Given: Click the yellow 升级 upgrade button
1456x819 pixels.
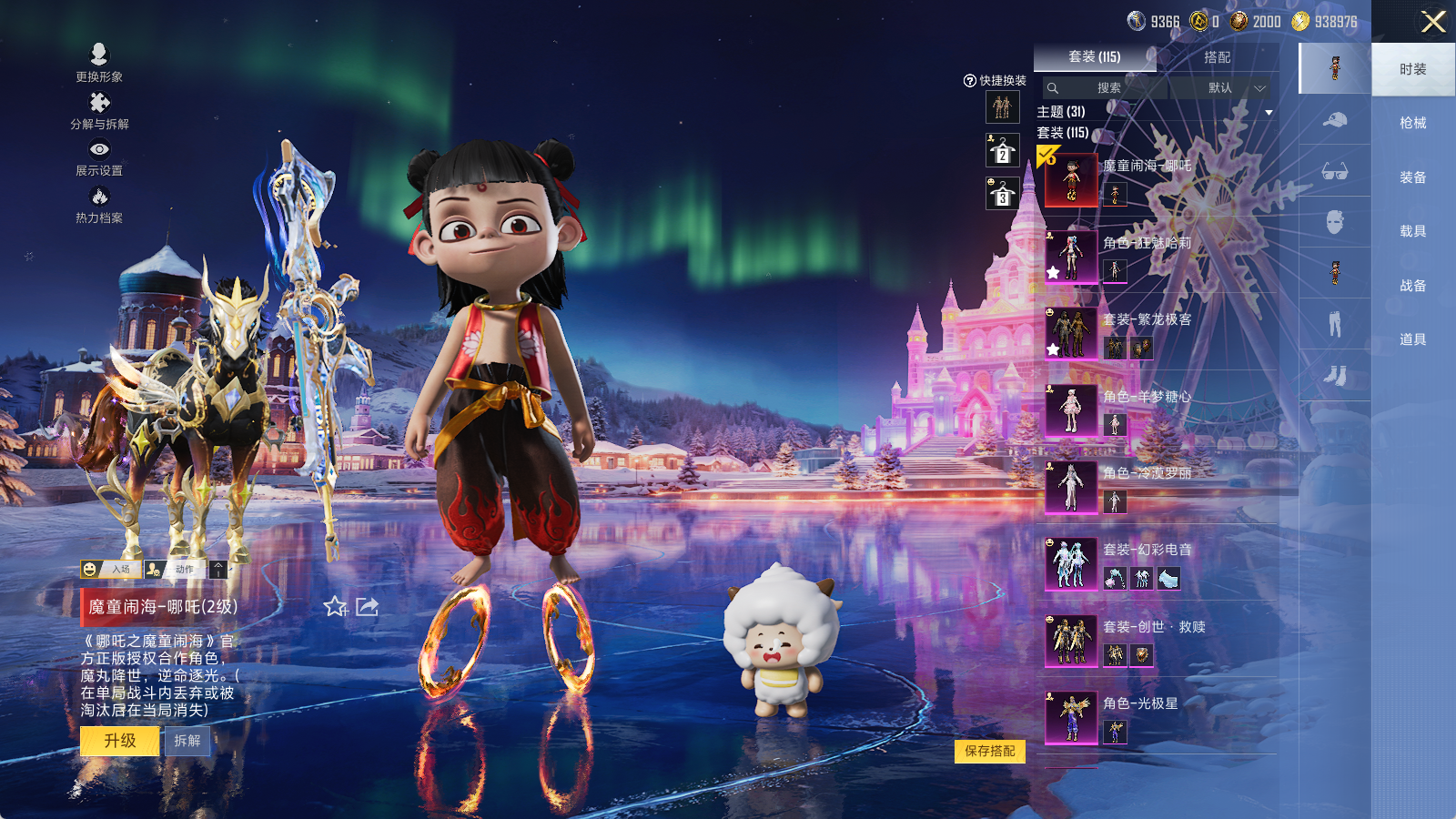Looking at the screenshot, I should (119, 741).
